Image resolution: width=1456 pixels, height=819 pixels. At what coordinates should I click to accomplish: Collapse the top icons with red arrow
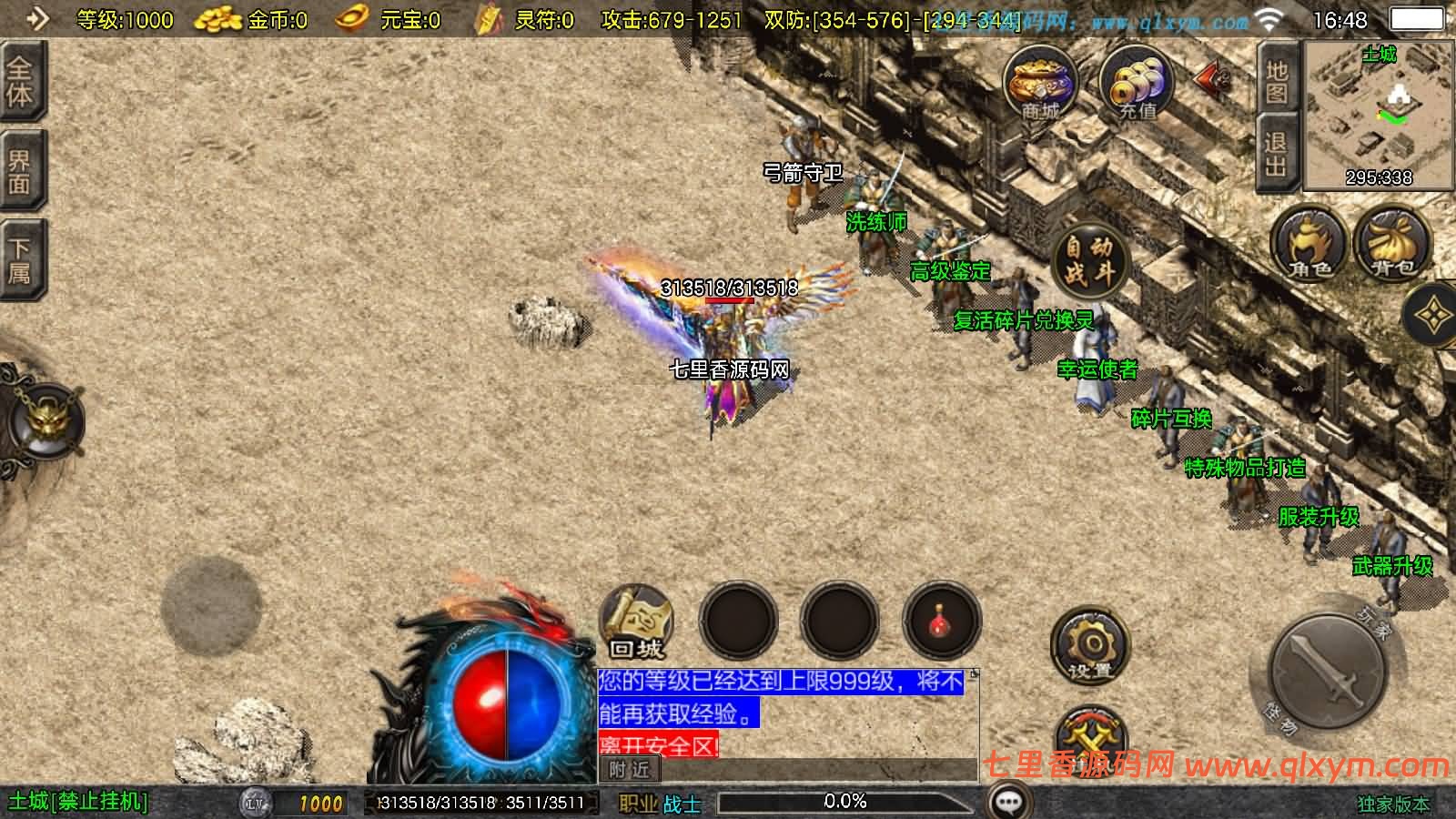(x=1211, y=80)
